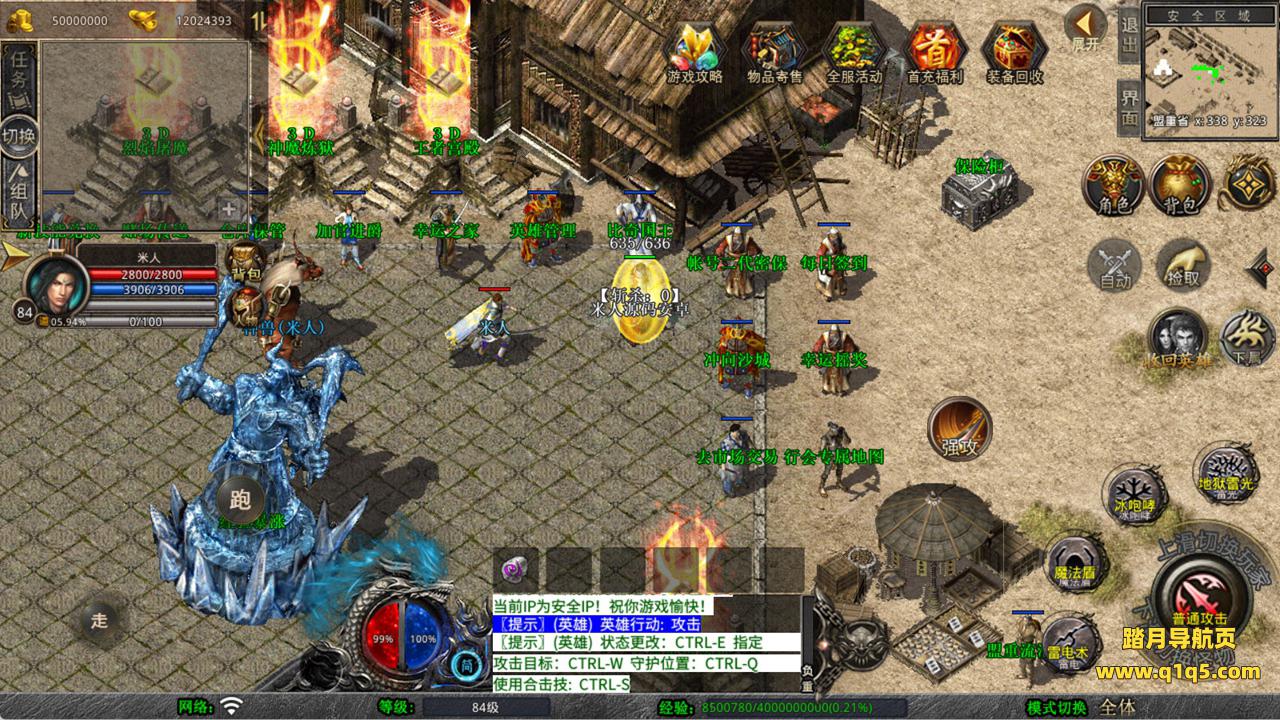Click the 退出 exit button
Viewport: 1280px width, 720px height.
click(x=1129, y=36)
